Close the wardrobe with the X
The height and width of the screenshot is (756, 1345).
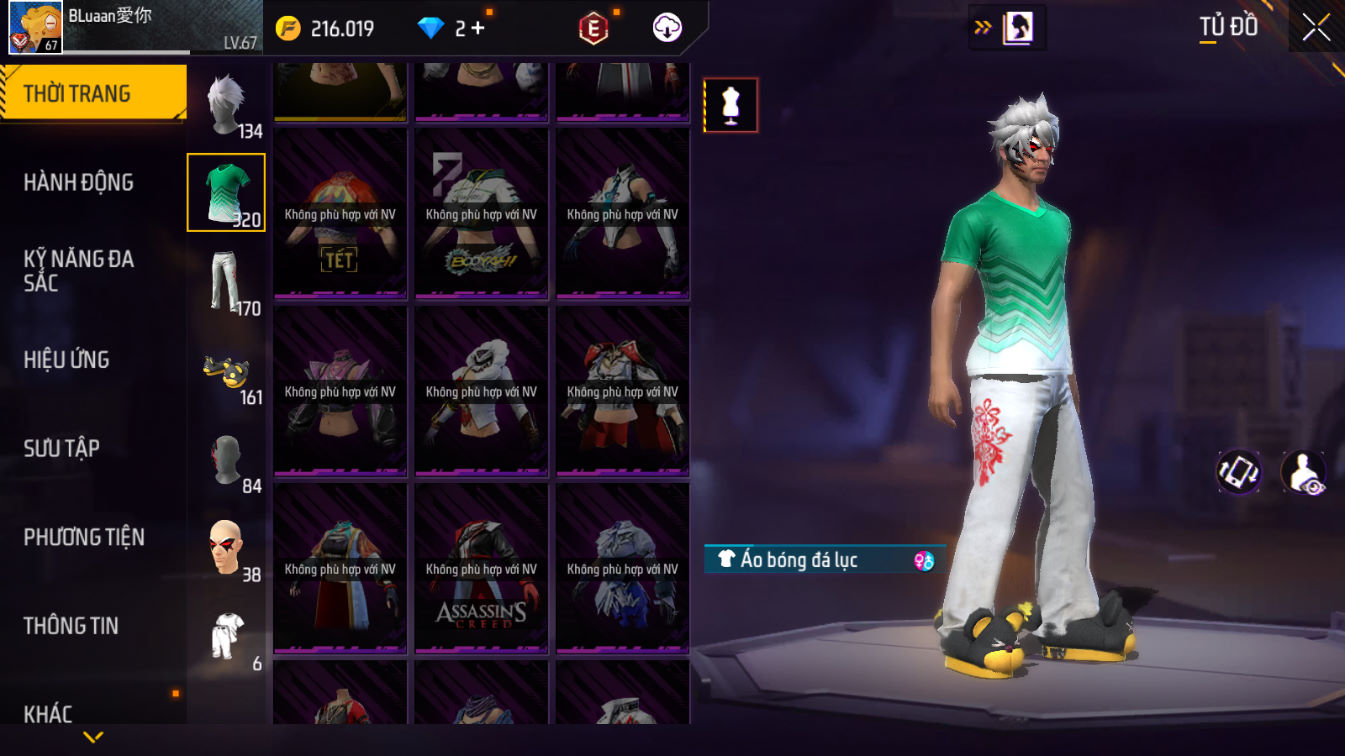pyautogui.click(x=1316, y=27)
